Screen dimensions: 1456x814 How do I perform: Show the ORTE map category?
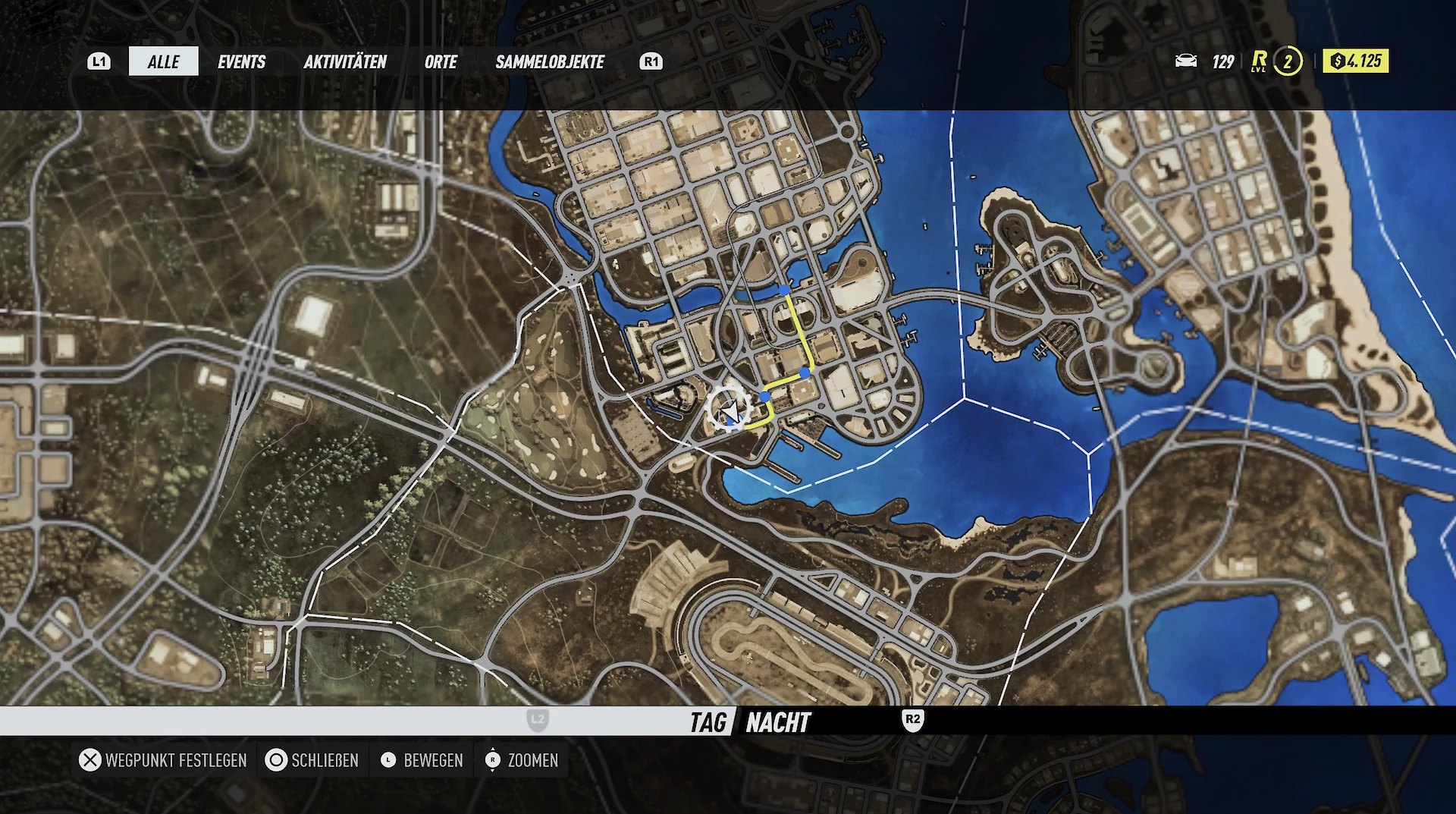tap(441, 61)
